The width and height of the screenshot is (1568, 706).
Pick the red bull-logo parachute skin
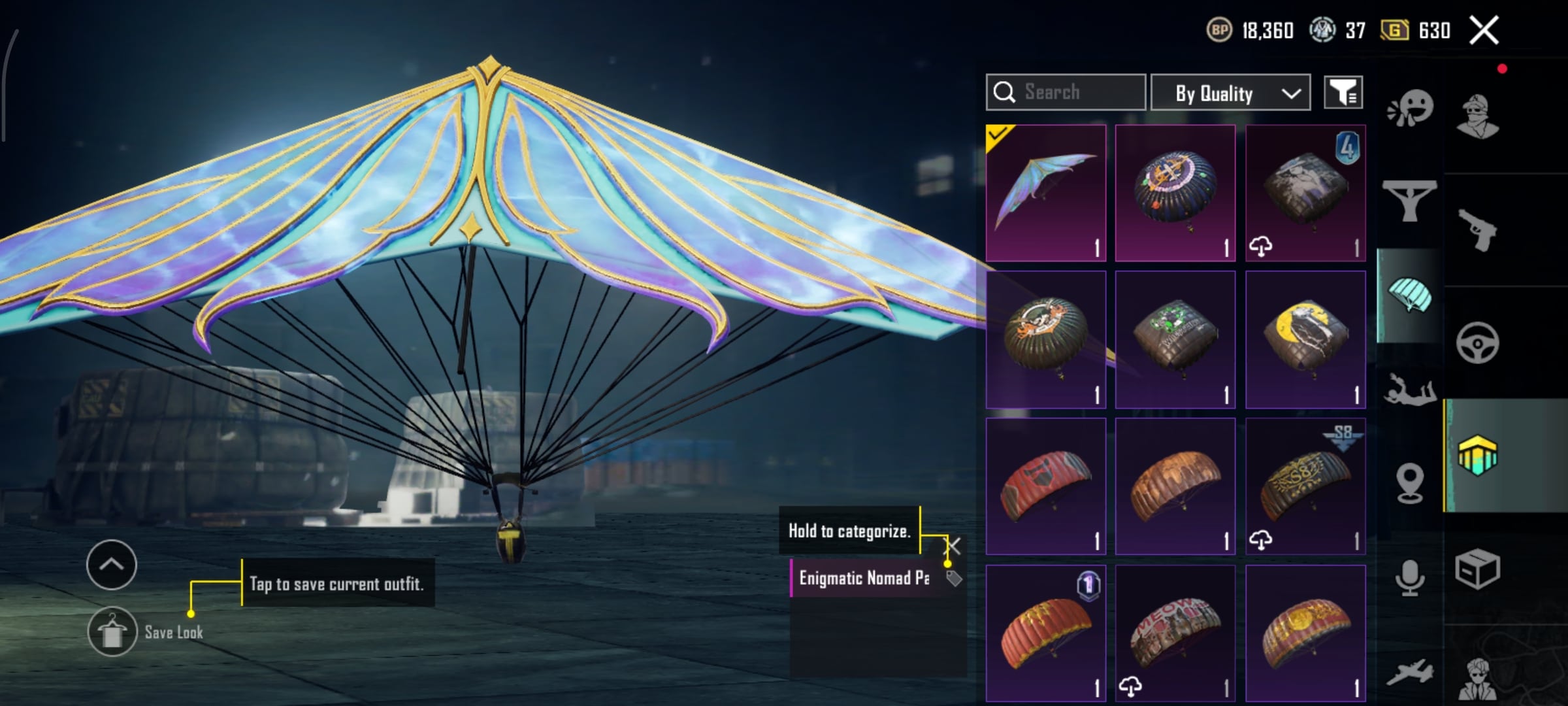click(x=1045, y=486)
